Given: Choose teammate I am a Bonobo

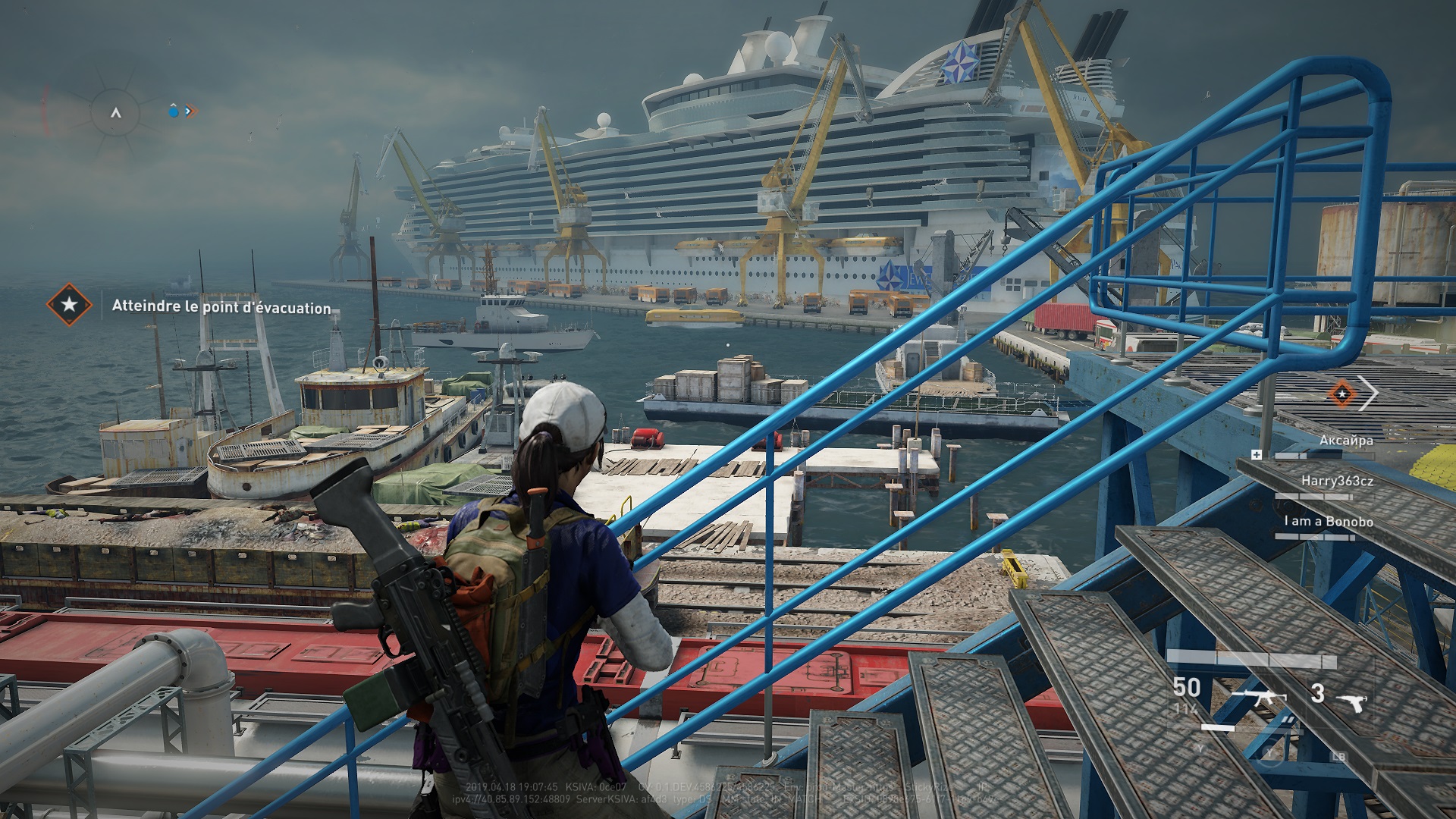Looking at the screenshot, I should point(1327,522).
